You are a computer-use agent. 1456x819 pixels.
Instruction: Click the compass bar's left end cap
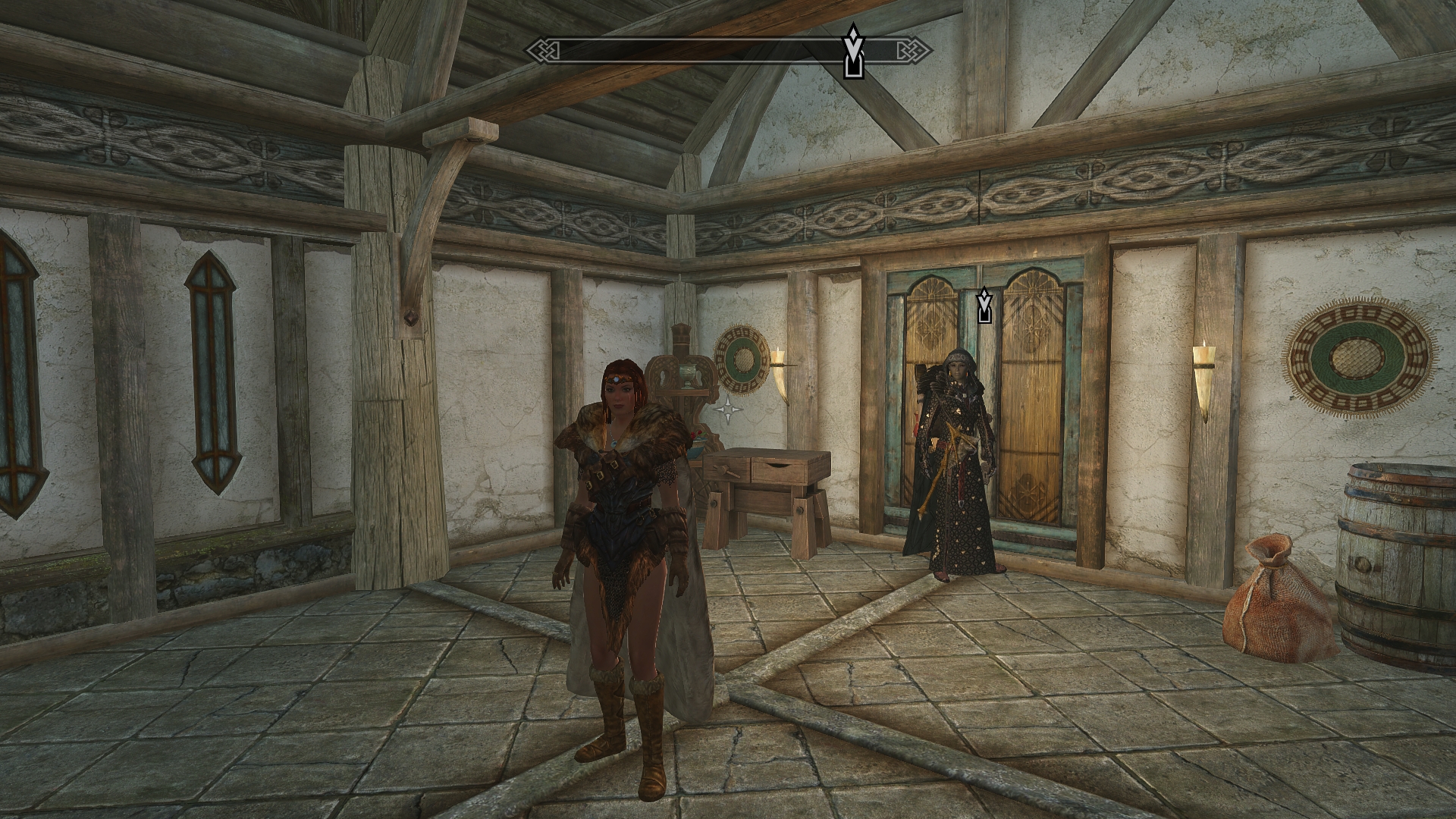tap(542, 51)
